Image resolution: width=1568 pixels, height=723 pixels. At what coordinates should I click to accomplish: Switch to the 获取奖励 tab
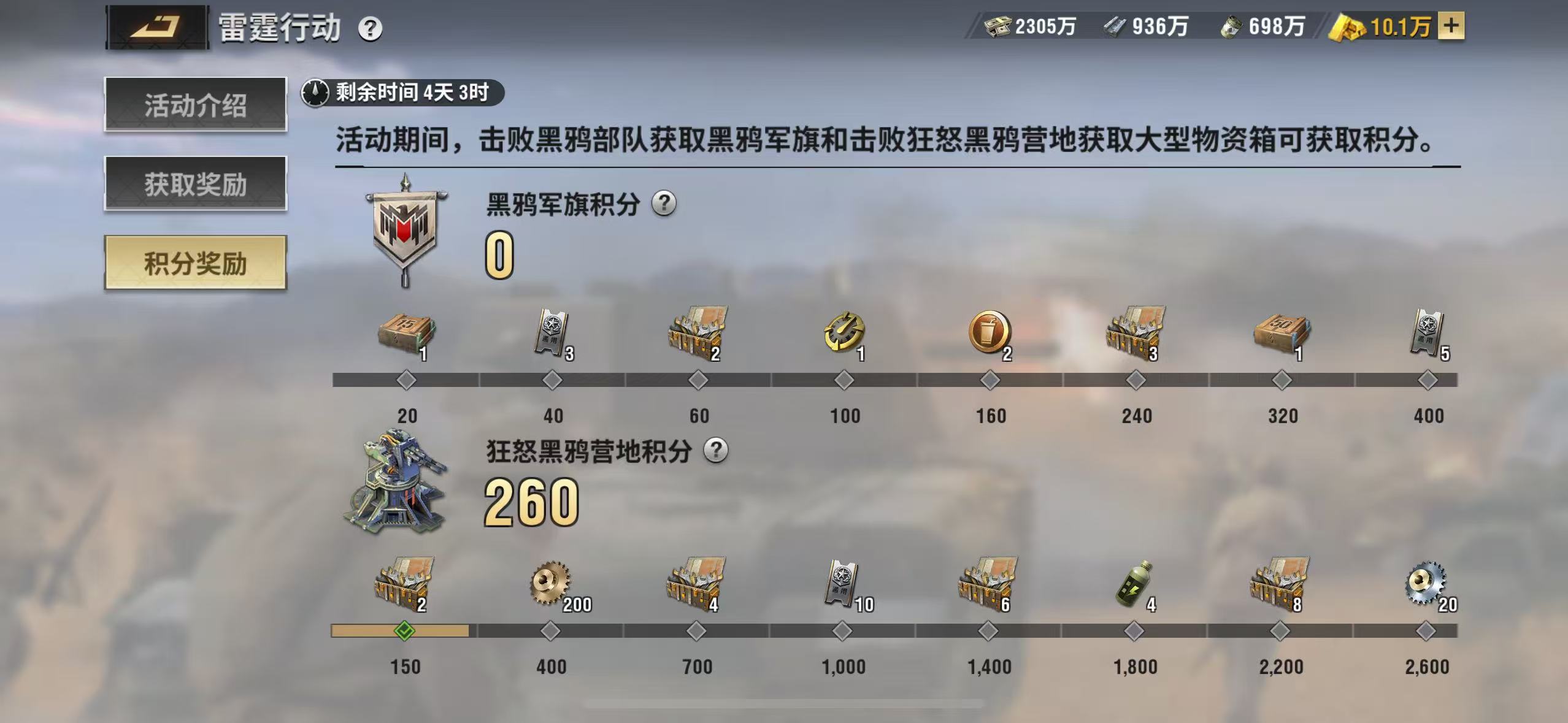tap(195, 185)
